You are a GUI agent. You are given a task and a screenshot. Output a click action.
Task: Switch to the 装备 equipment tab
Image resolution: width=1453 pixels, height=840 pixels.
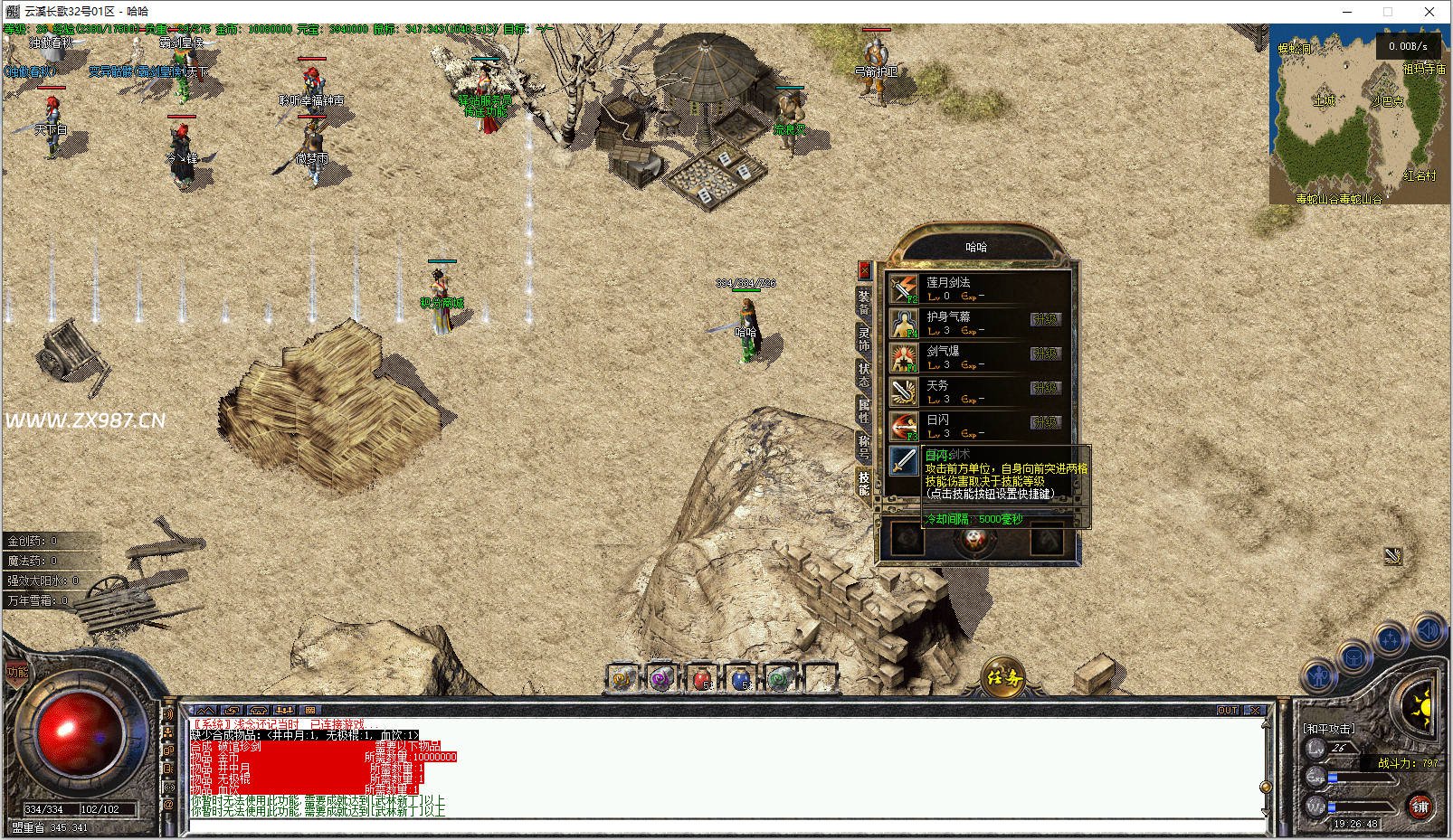864,302
